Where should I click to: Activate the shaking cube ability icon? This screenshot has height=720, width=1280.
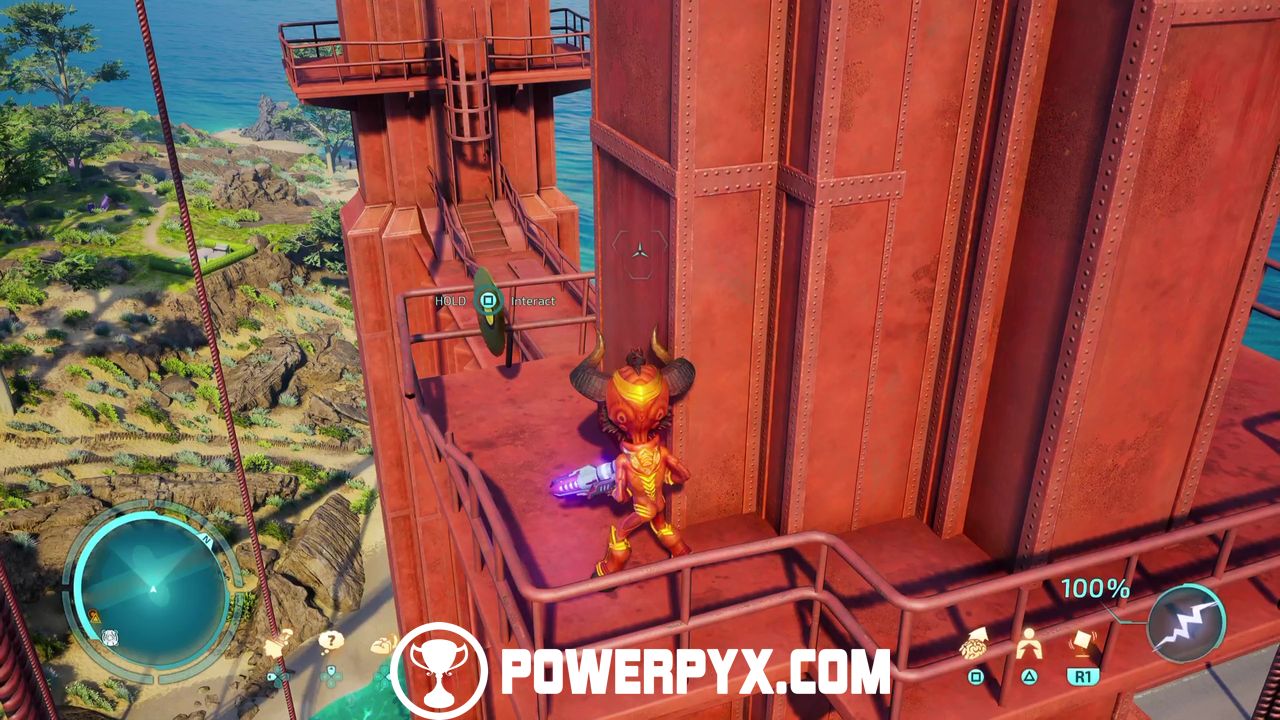(1083, 643)
